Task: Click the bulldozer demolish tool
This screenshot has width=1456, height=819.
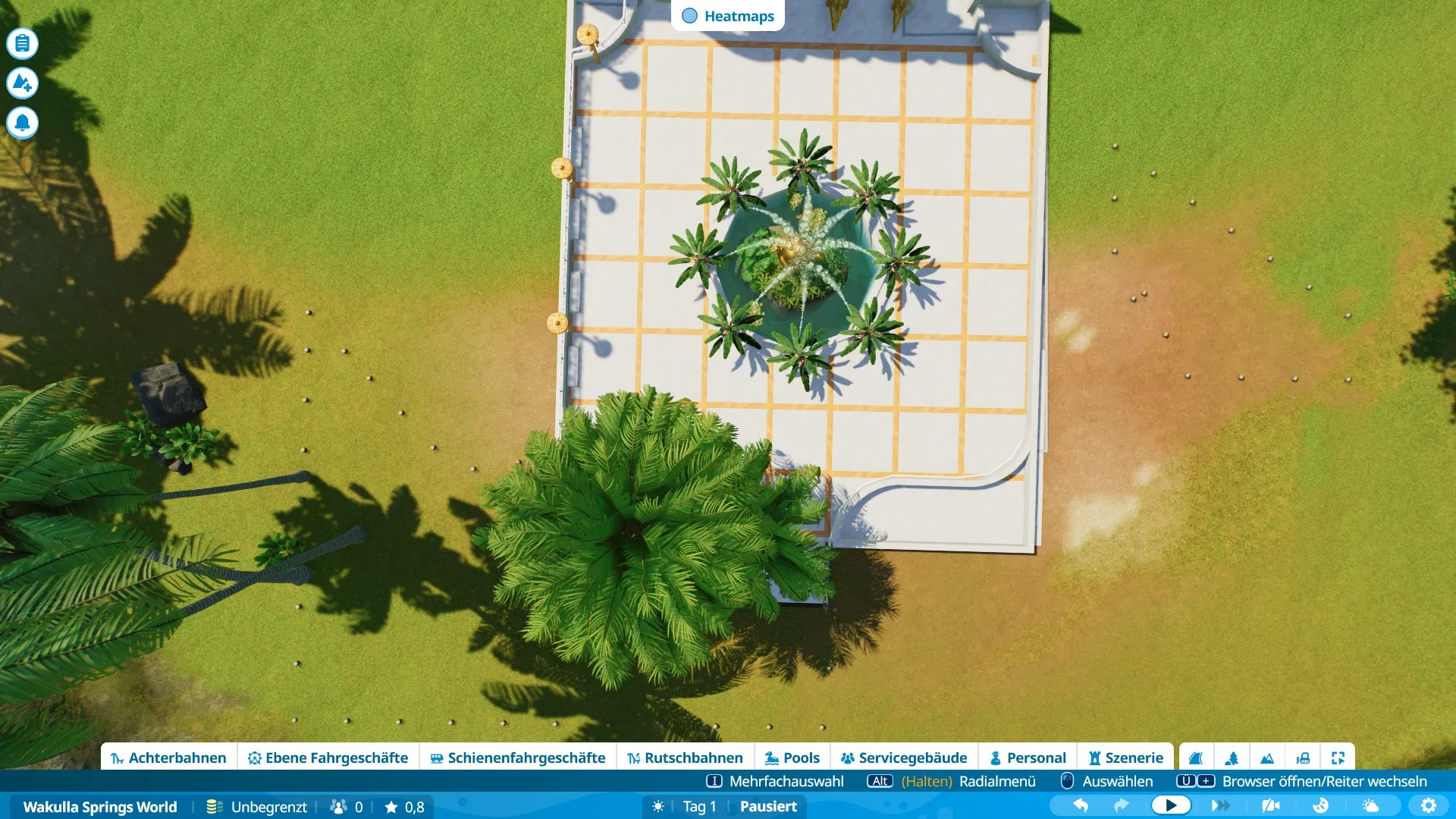Action: point(1303,758)
